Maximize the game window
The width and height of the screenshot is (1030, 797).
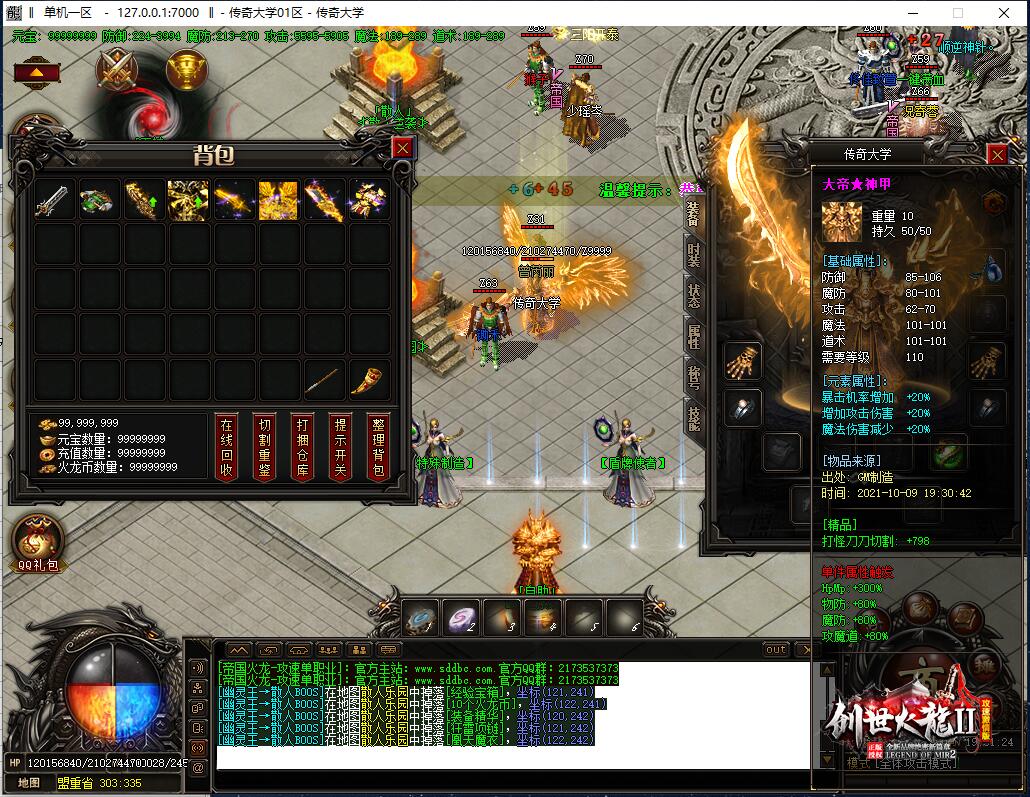[957, 13]
